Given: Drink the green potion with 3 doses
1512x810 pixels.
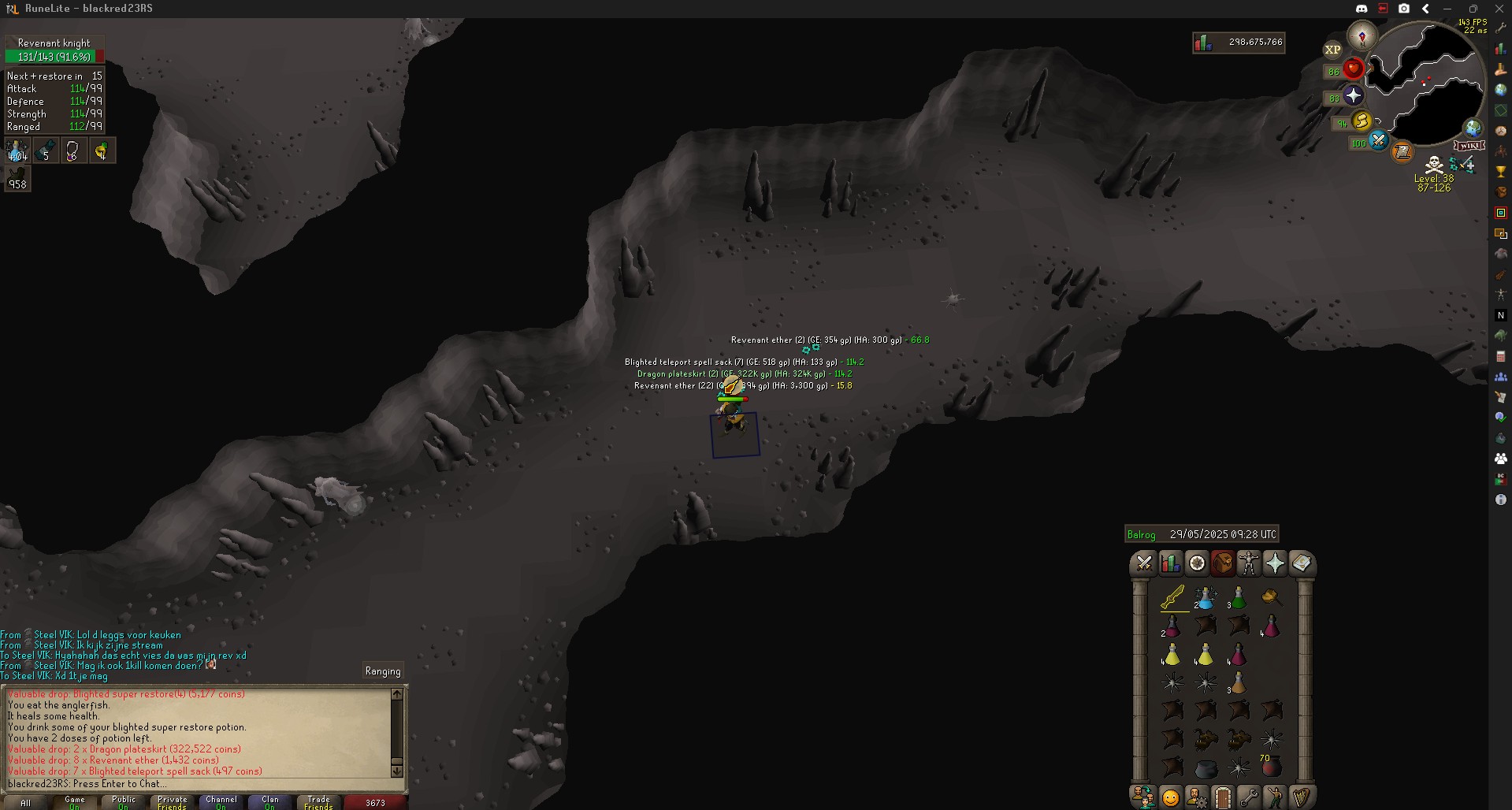Looking at the screenshot, I should (x=1238, y=598).
